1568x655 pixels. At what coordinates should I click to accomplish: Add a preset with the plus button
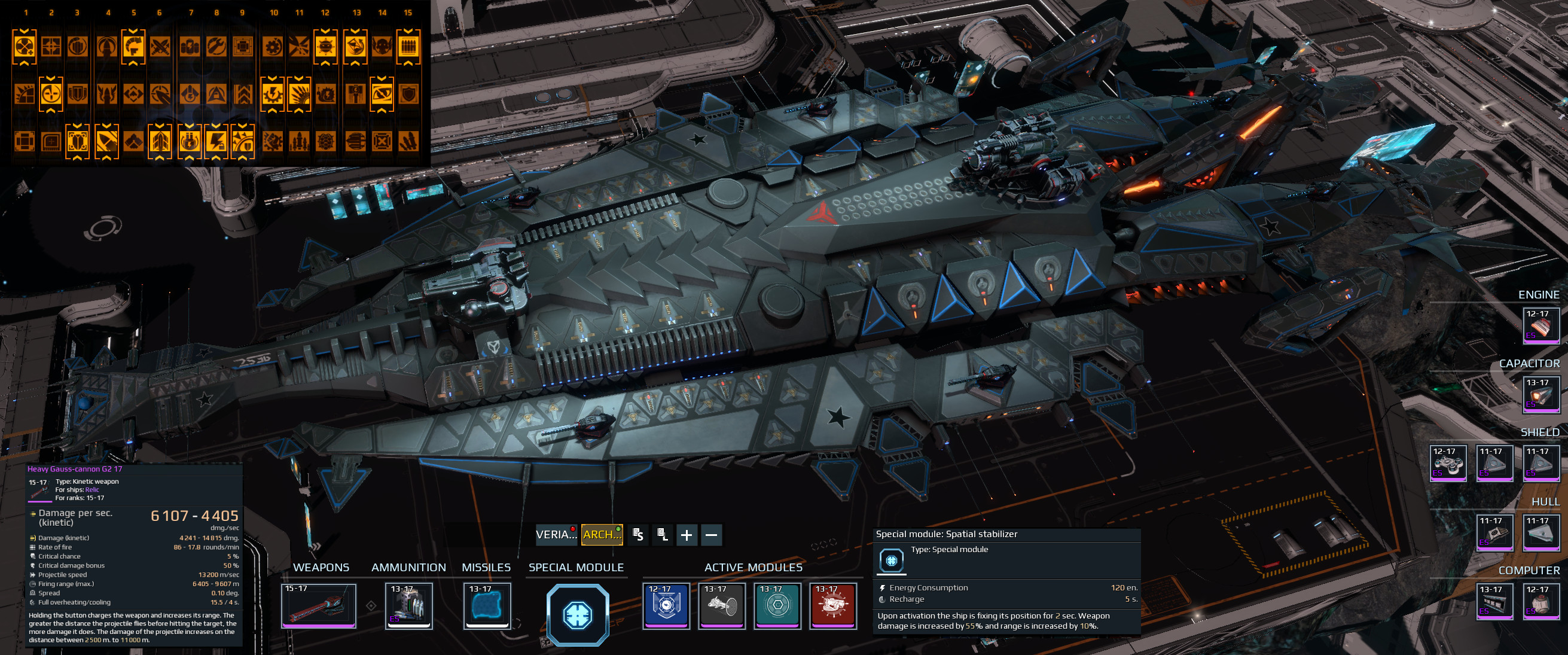[687, 535]
